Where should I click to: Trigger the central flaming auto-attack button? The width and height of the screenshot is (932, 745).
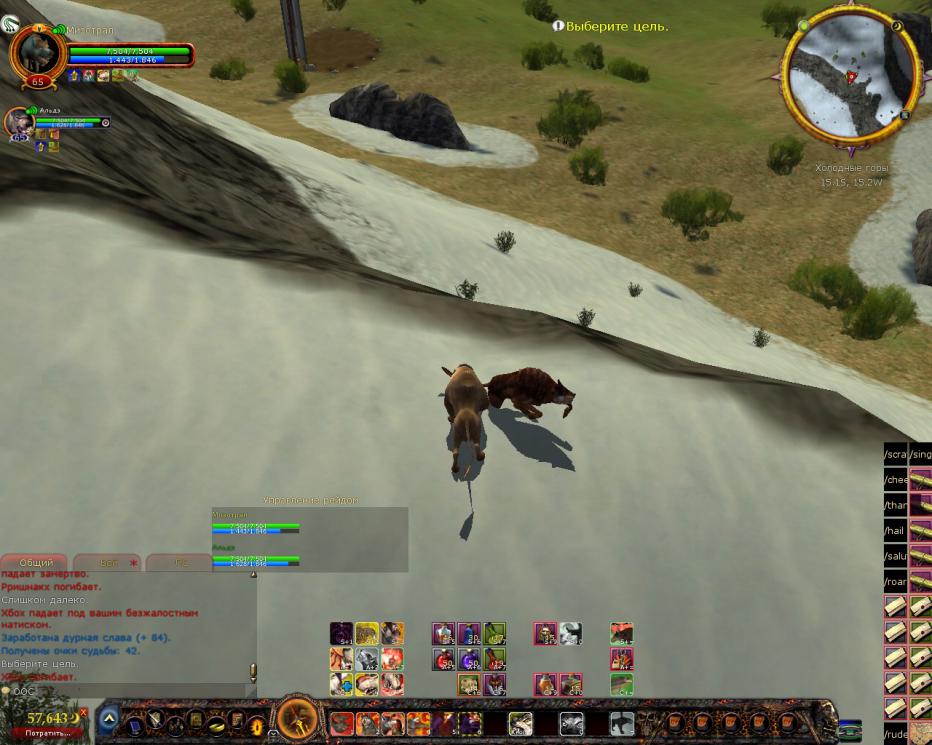(297, 718)
